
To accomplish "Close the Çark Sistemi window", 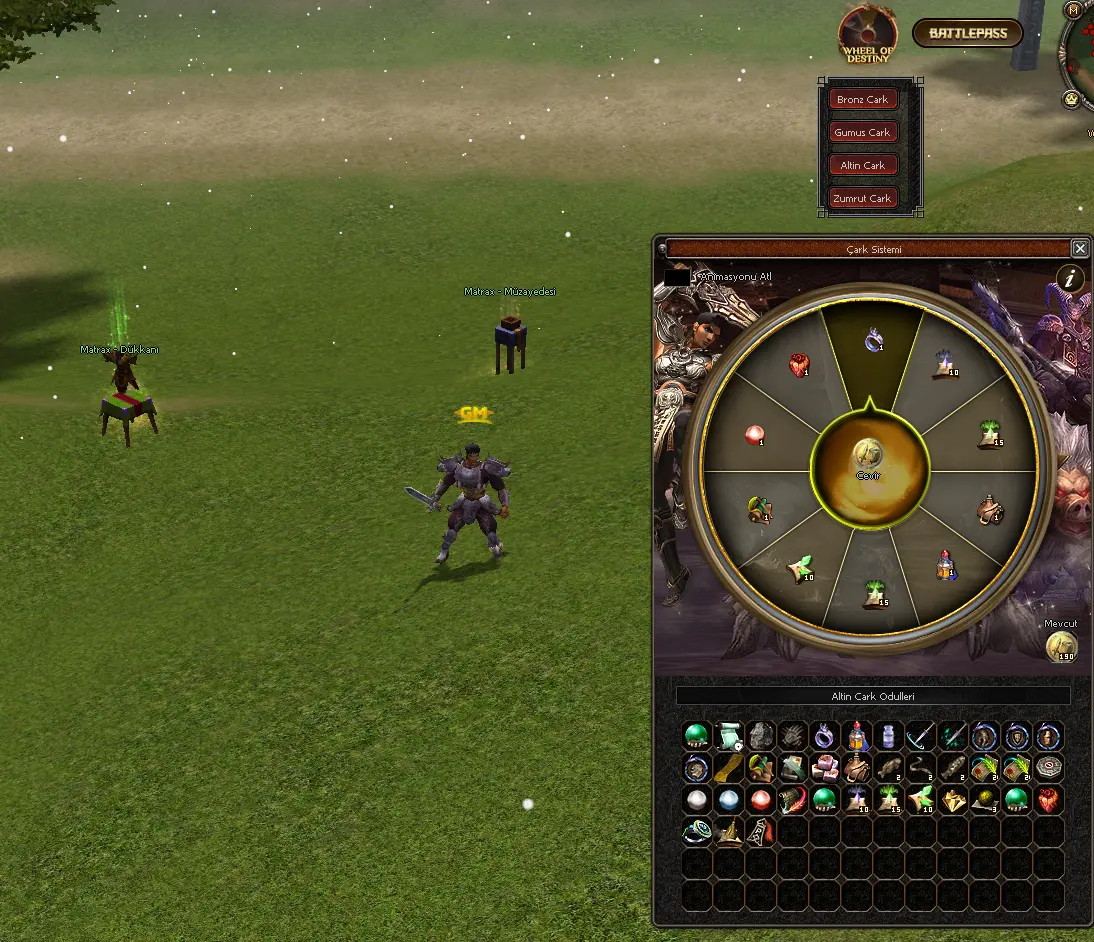I will 1080,248.
